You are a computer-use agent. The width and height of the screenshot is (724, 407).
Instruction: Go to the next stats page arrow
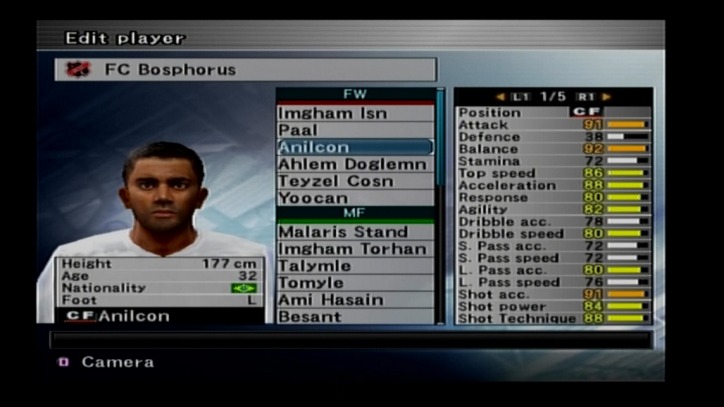click(607, 97)
